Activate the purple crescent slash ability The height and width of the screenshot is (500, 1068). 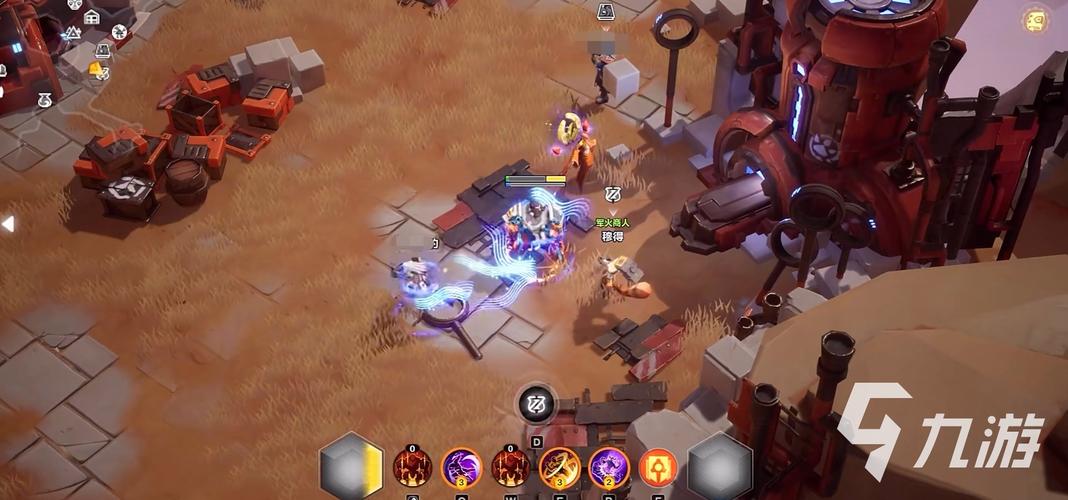pyautogui.click(x=461, y=467)
